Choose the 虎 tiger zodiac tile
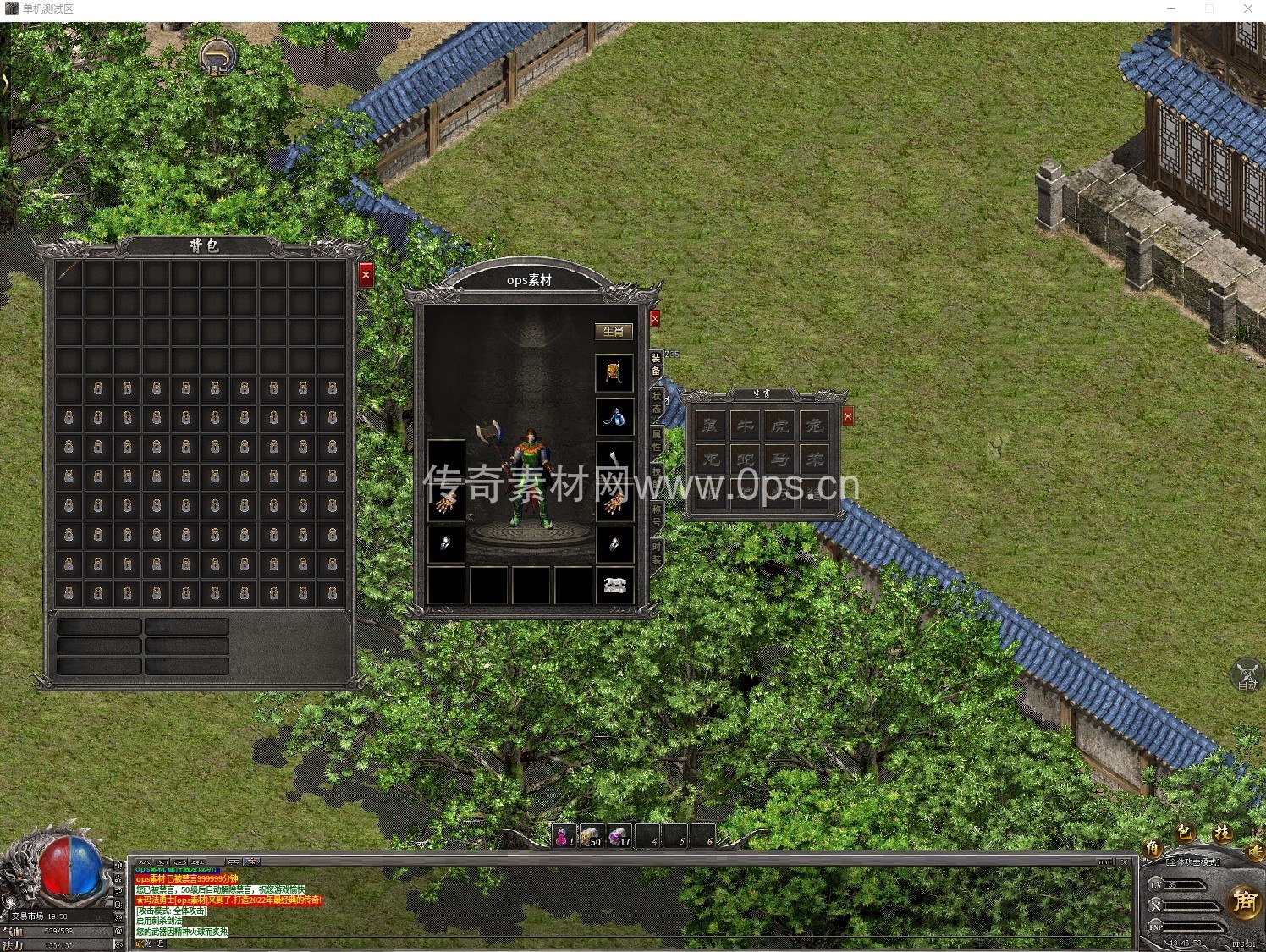Viewport: 1266px width, 952px height. tap(779, 426)
